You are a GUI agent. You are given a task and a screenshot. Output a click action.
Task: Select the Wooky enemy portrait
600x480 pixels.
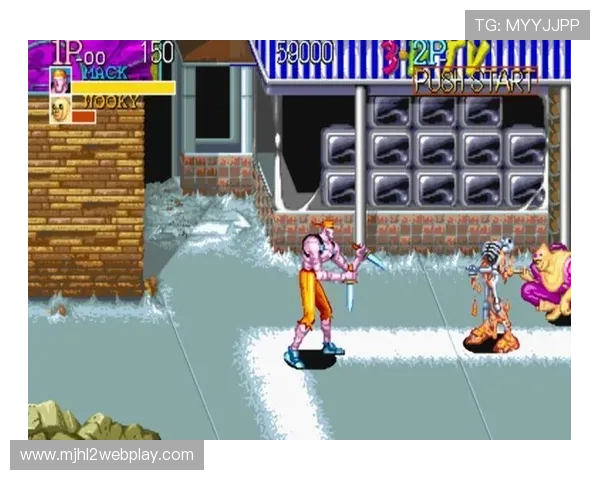(61, 109)
